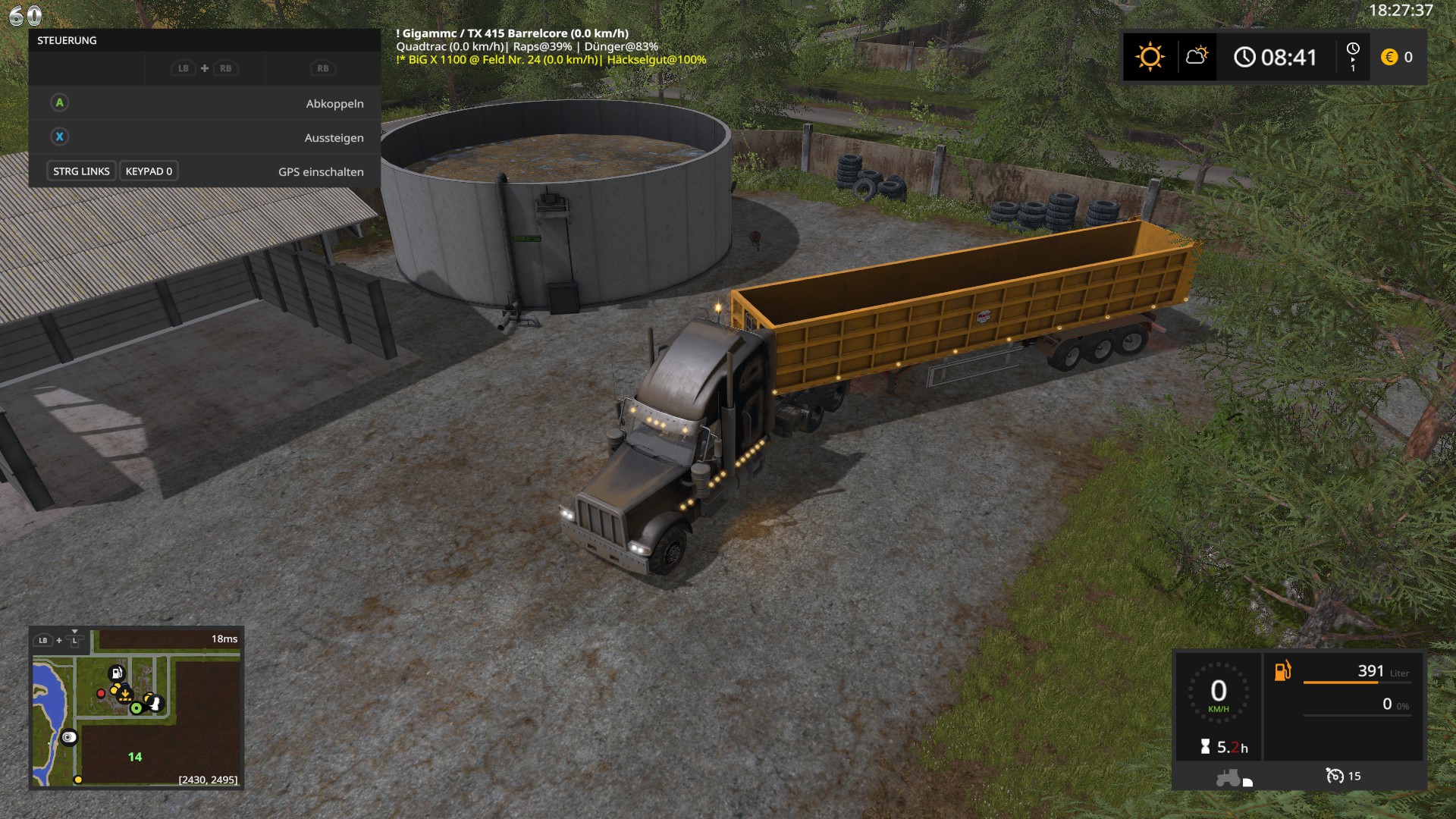Click the euro coin money icon
The width and height of the screenshot is (1456, 819).
point(1389,57)
